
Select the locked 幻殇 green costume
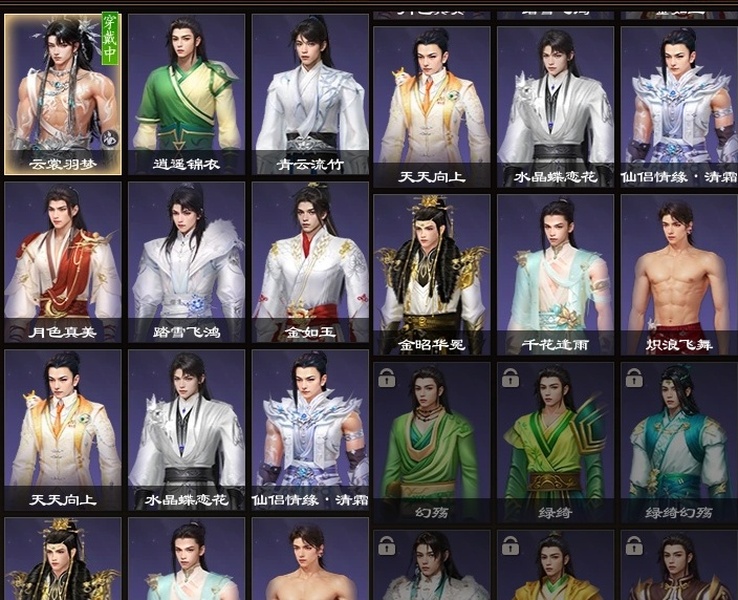(x=432, y=442)
